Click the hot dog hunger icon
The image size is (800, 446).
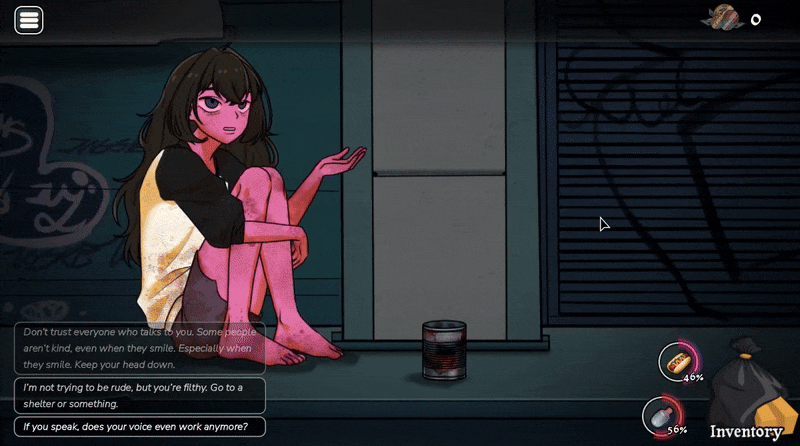(x=678, y=360)
